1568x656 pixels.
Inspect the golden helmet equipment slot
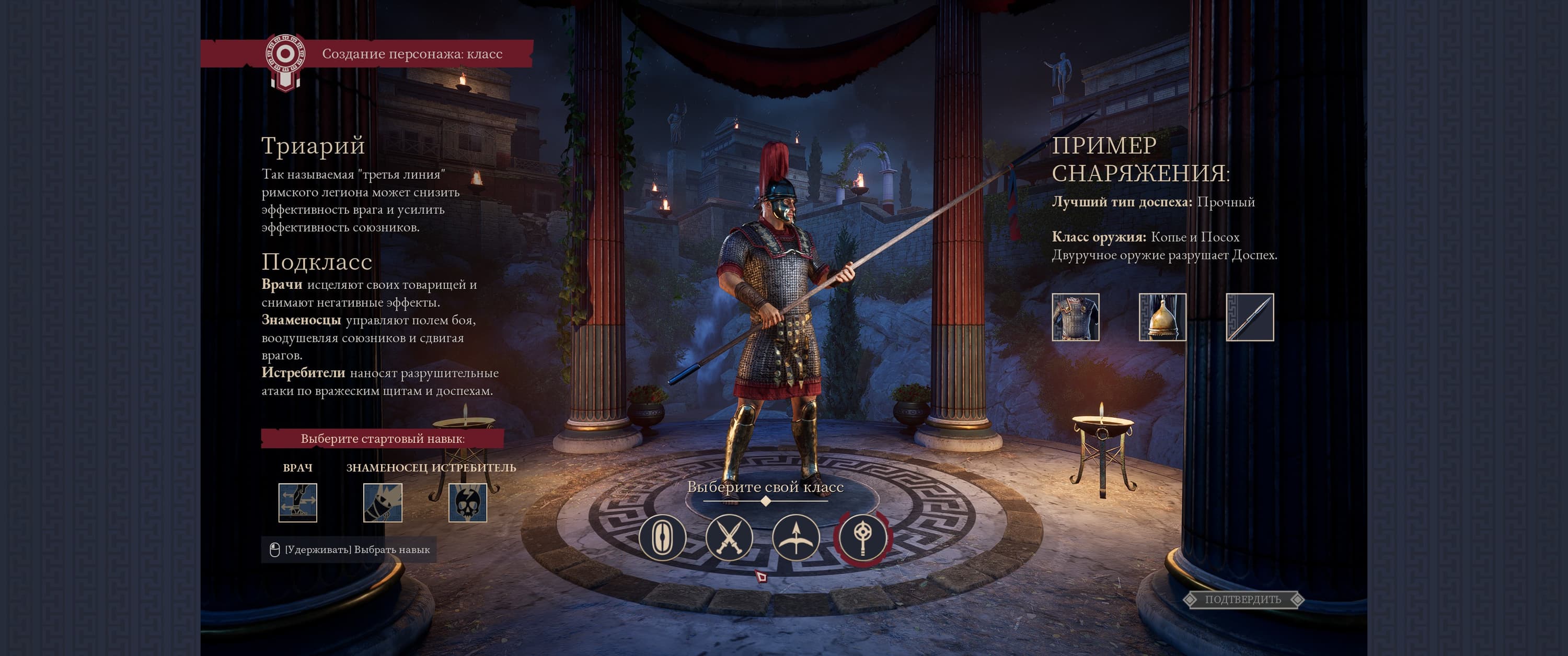tap(1162, 317)
